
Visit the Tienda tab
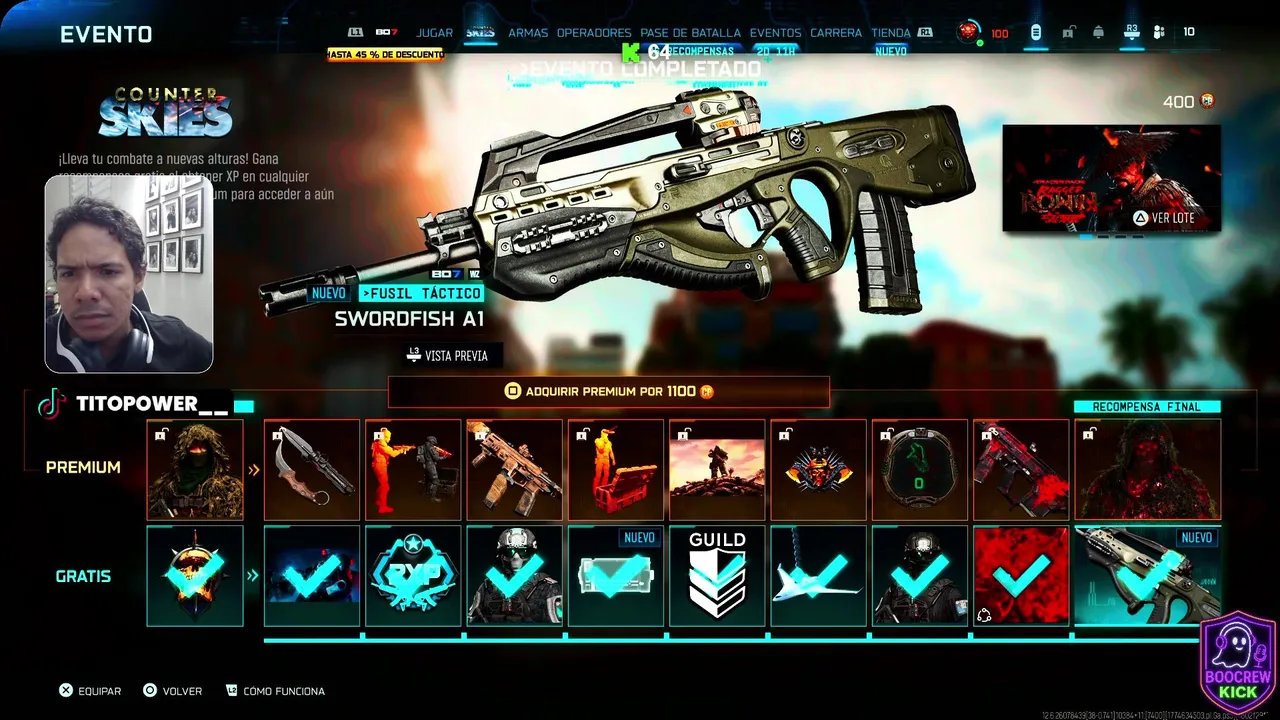pos(891,33)
